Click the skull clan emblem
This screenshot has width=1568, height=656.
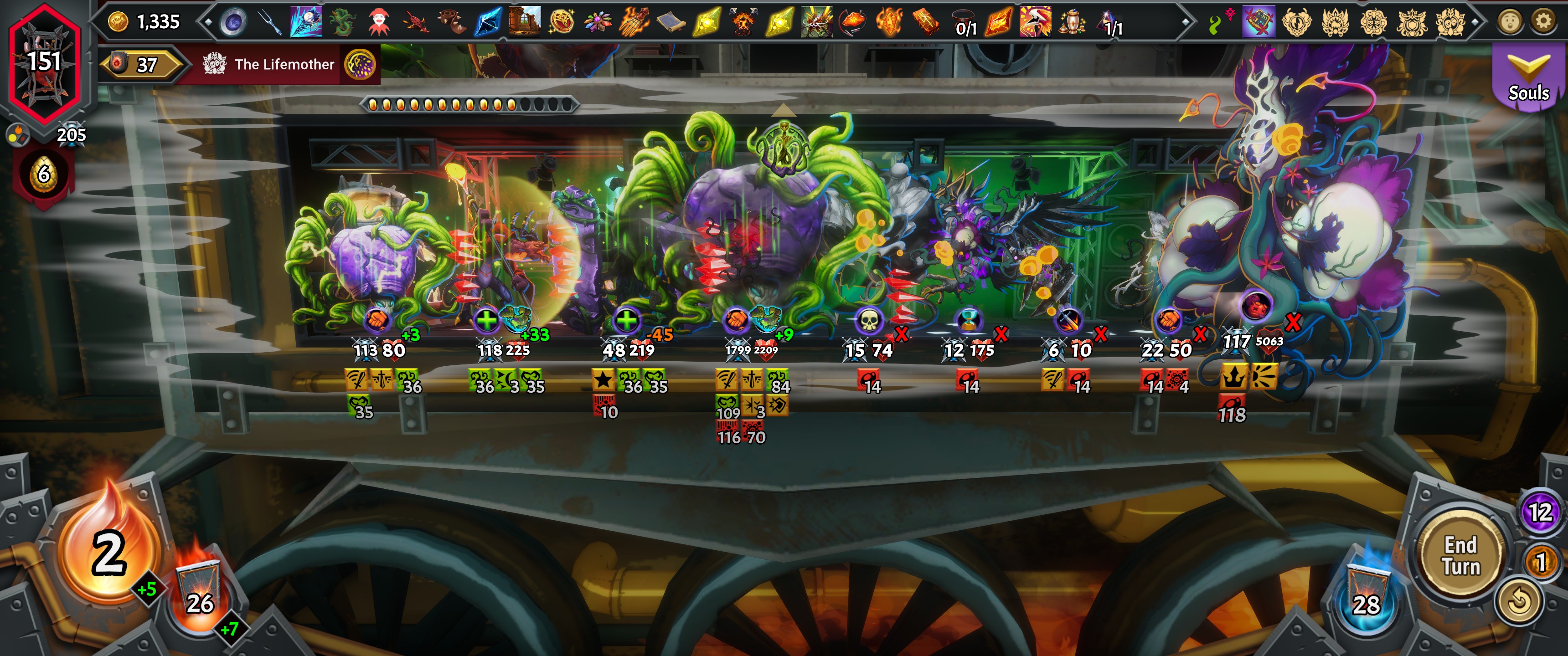point(1450,23)
